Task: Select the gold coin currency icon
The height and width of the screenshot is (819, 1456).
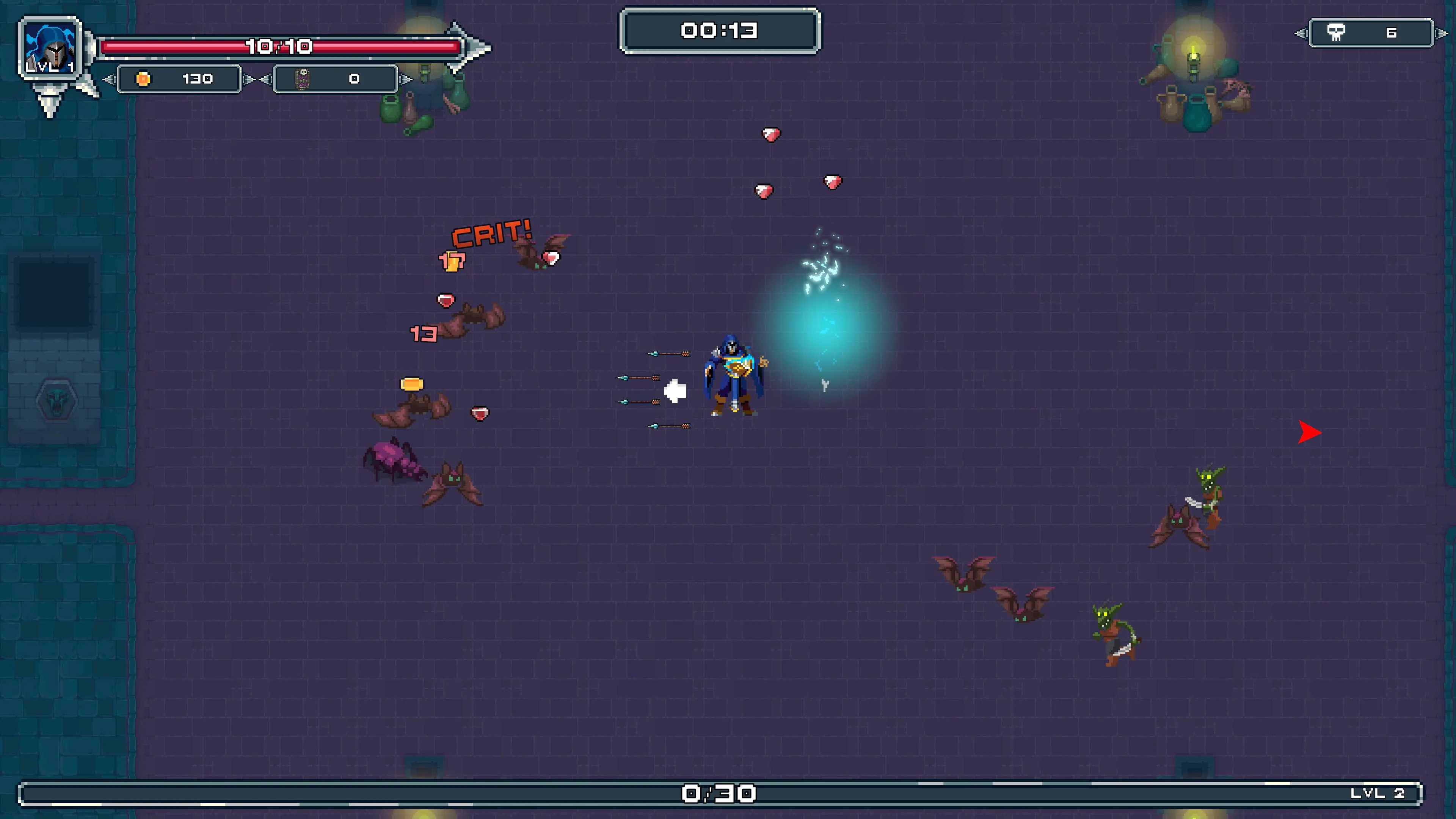Action: pyautogui.click(x=143, y=79)
